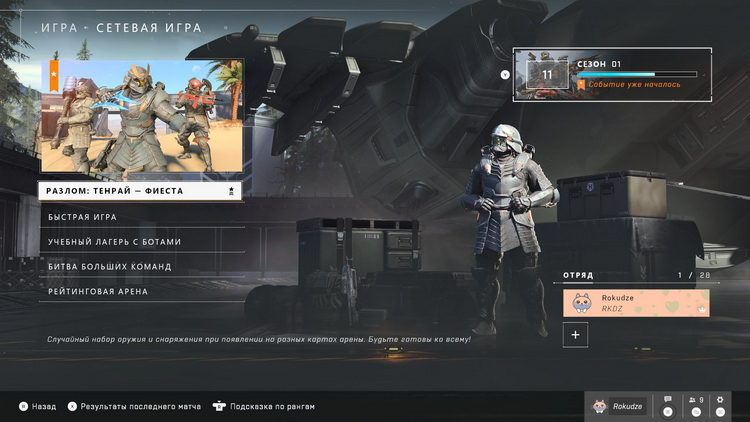Click the Fiesta event preview image
The width and height of the screenshot is (750, 422).
pyautogui.click(x=141, y=115)
